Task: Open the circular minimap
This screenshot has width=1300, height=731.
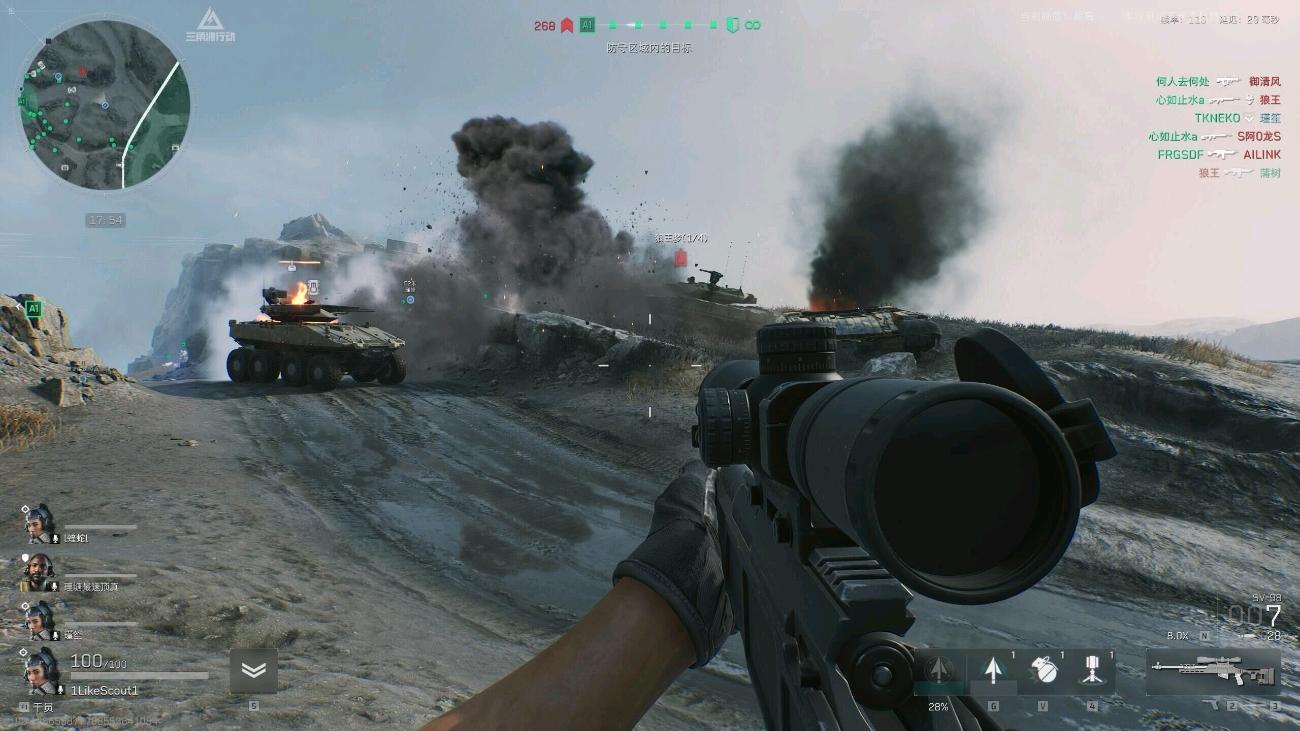Action: (x=104, y=105)
